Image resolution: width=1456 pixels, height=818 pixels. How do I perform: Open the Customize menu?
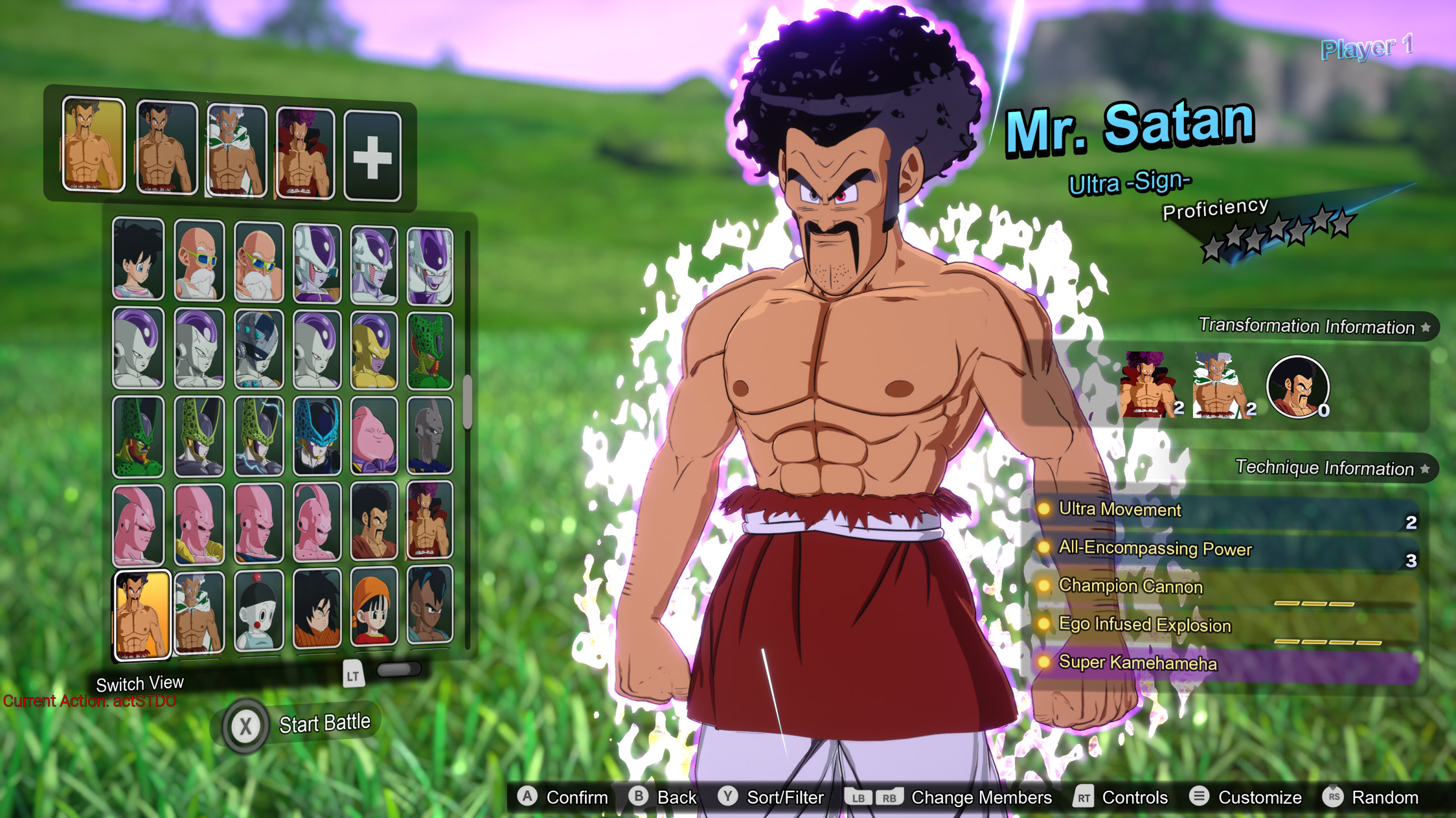point(1259,797)
